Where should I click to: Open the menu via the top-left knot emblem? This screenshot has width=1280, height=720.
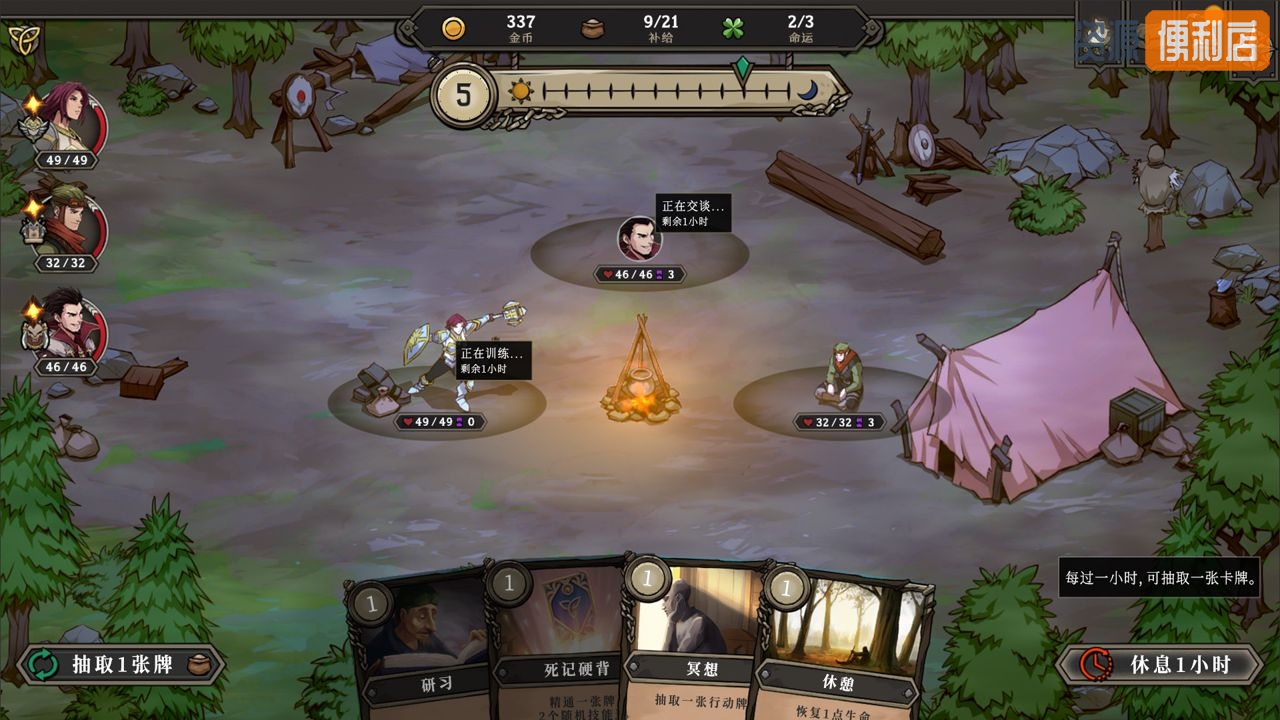pyautogui.click(x=22, y=39)
